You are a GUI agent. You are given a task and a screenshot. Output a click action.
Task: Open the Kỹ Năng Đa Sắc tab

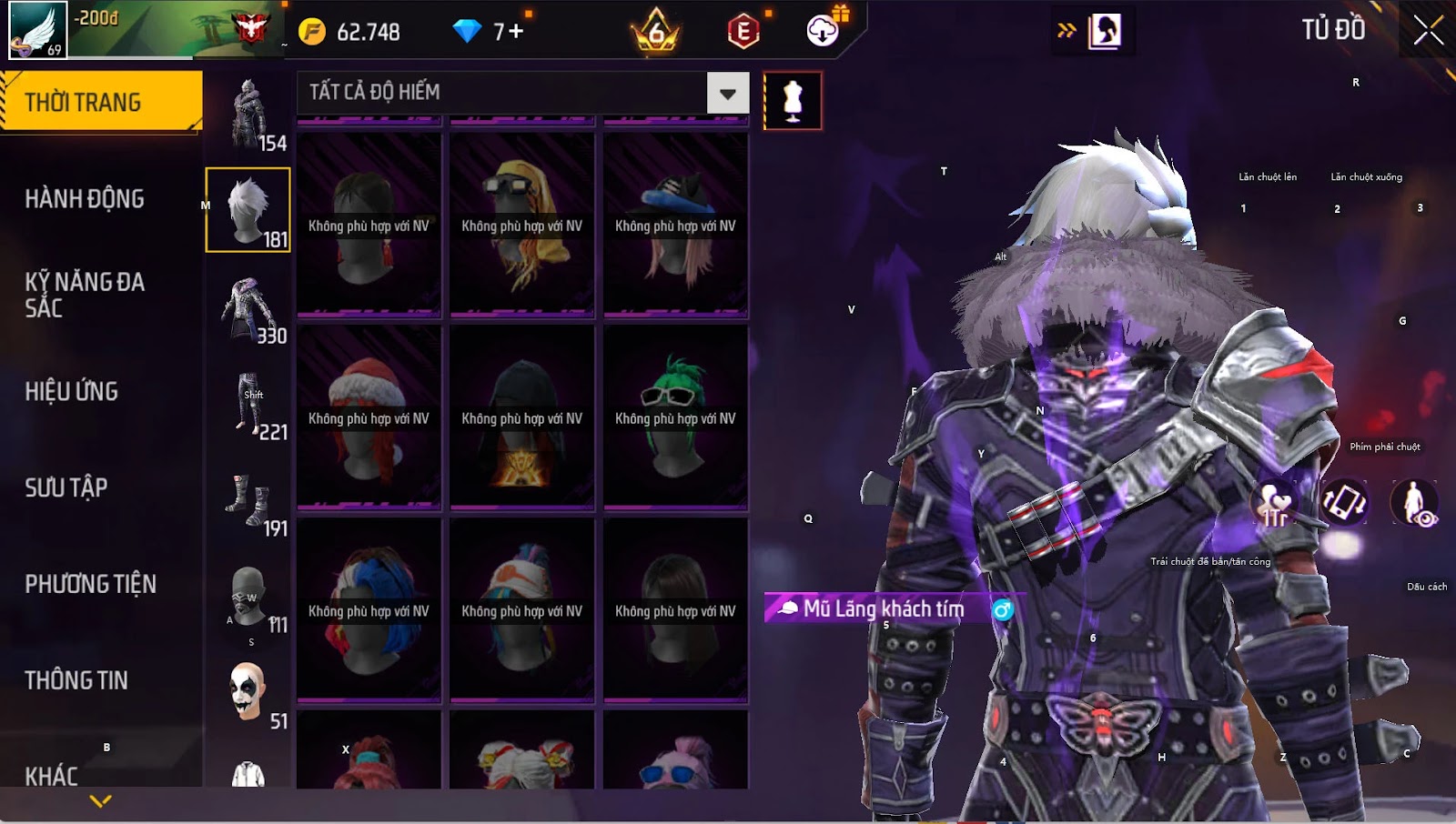pos(85,295)
